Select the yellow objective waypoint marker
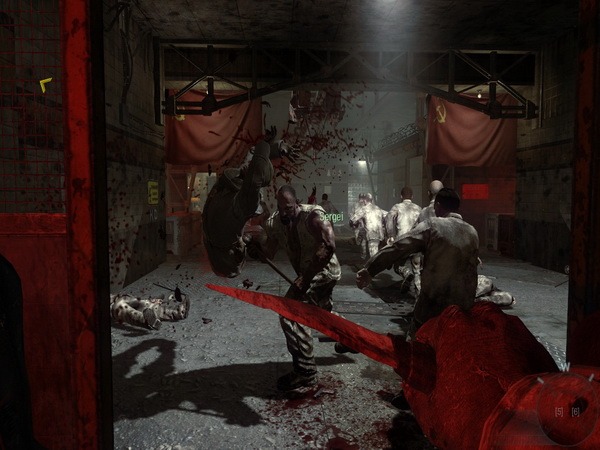600x450 pixels. tap(45, 85)
